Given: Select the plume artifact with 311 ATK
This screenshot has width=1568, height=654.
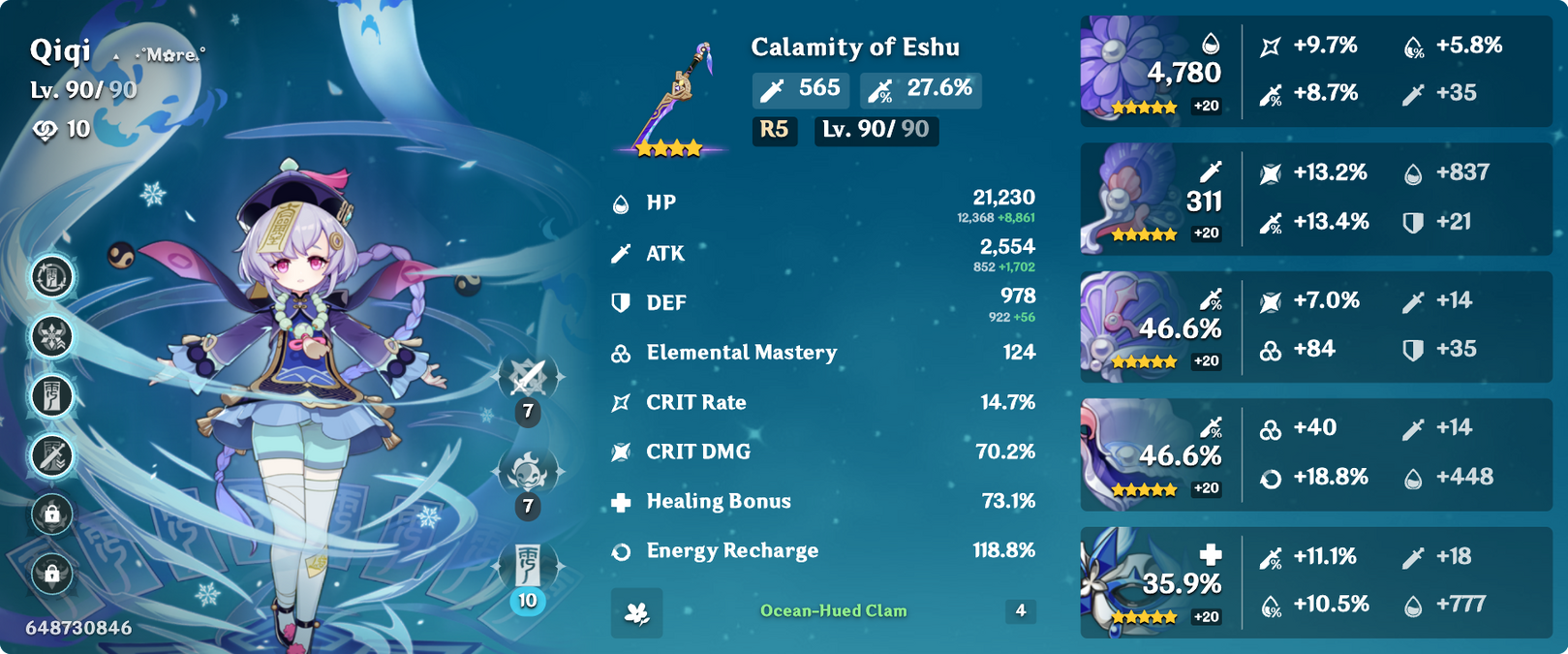Looking at the screenshot, I should (1131, 198).
